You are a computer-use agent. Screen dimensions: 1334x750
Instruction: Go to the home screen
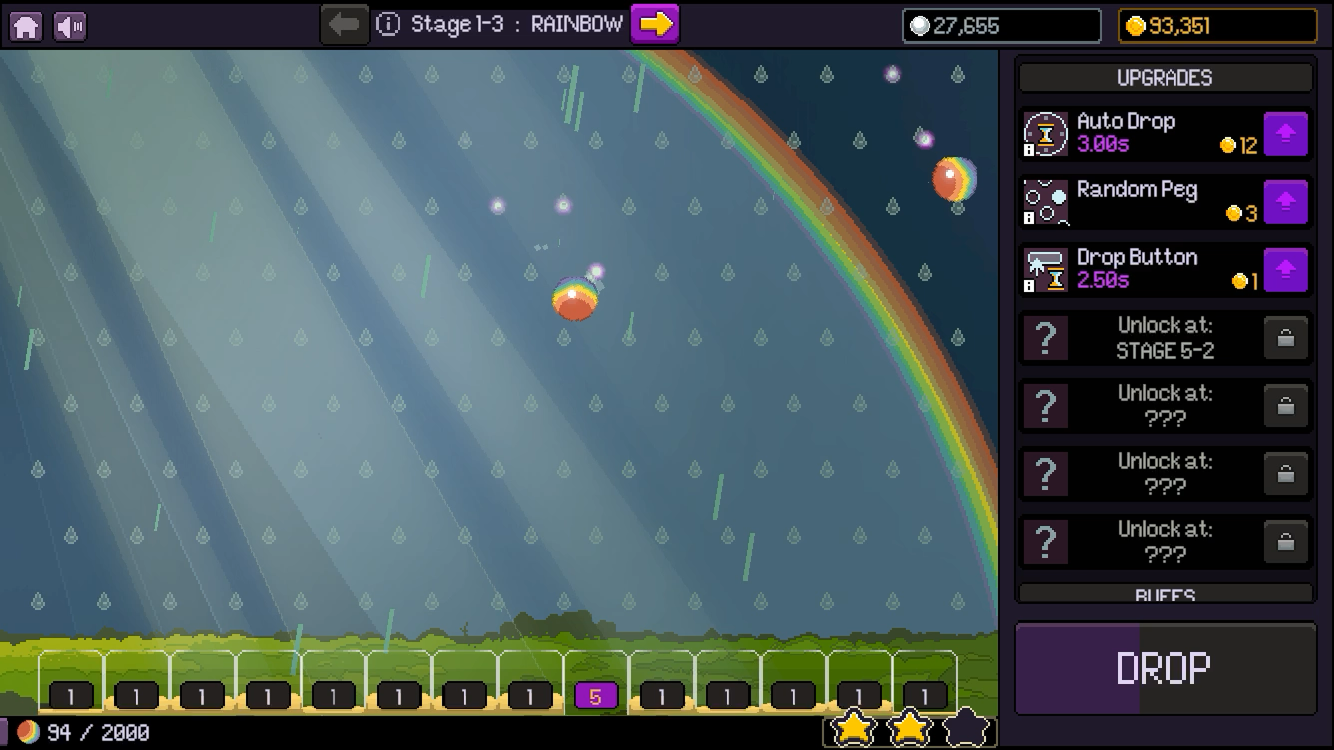[x=26, y=26]
